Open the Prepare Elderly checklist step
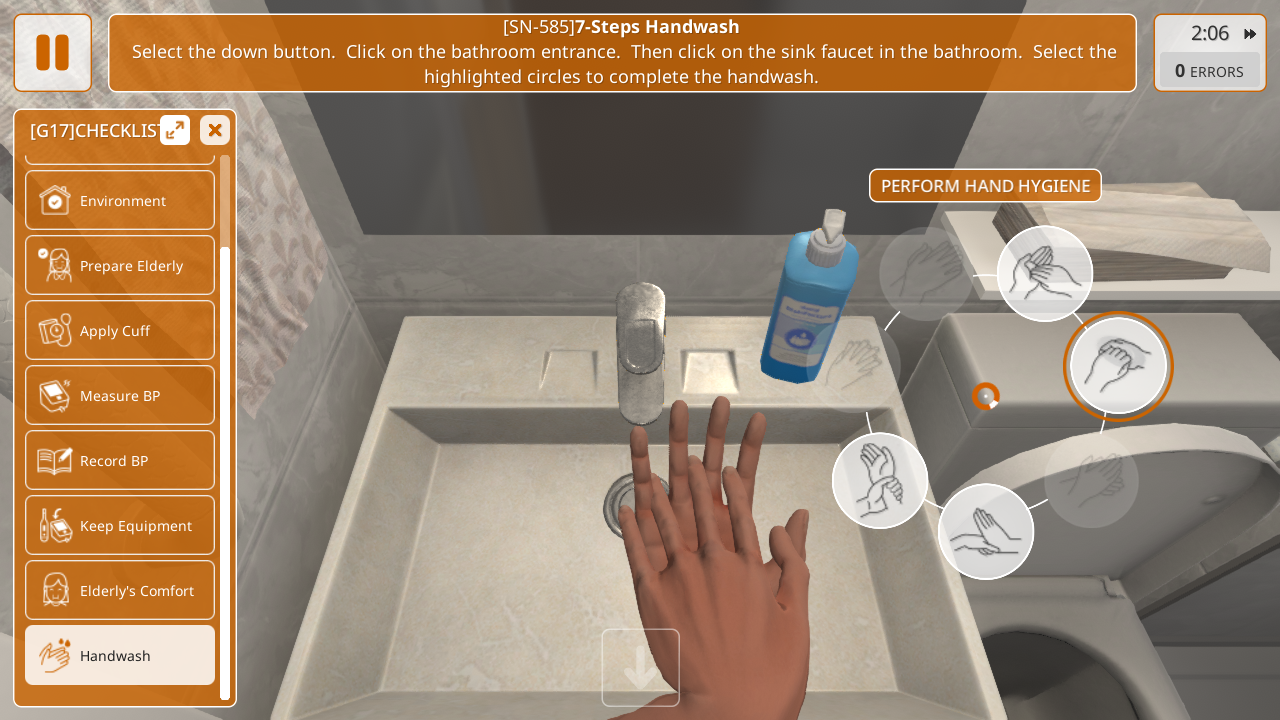 (120, 265)
